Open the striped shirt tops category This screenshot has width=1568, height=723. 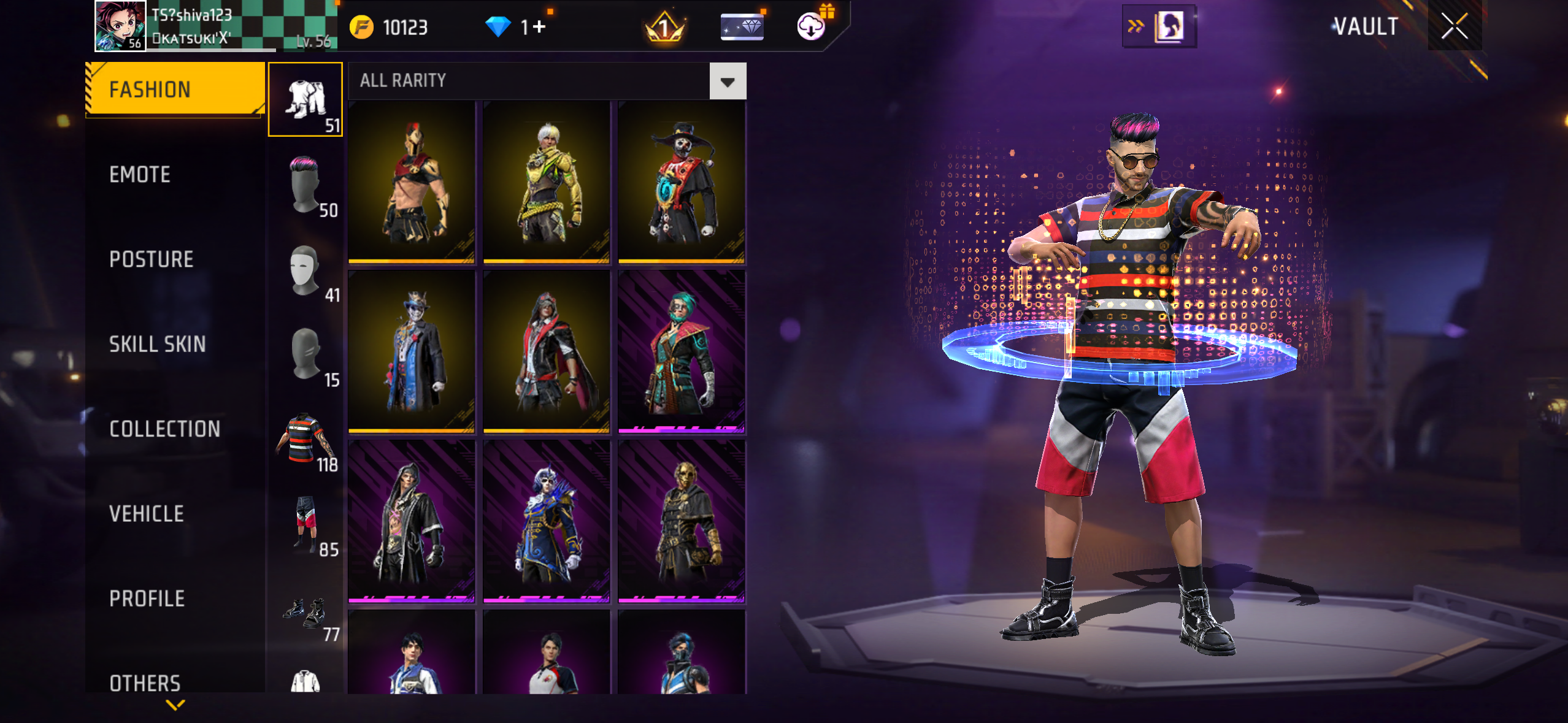306,438
